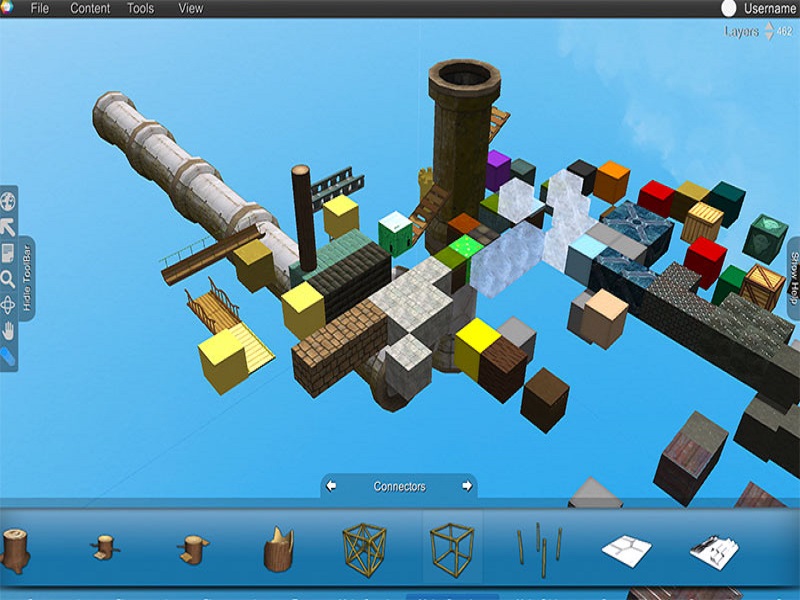The height and width of the screenshot is (600, 800).
Task: Go to the previous category before Connectors
Action: pos(332,487)
